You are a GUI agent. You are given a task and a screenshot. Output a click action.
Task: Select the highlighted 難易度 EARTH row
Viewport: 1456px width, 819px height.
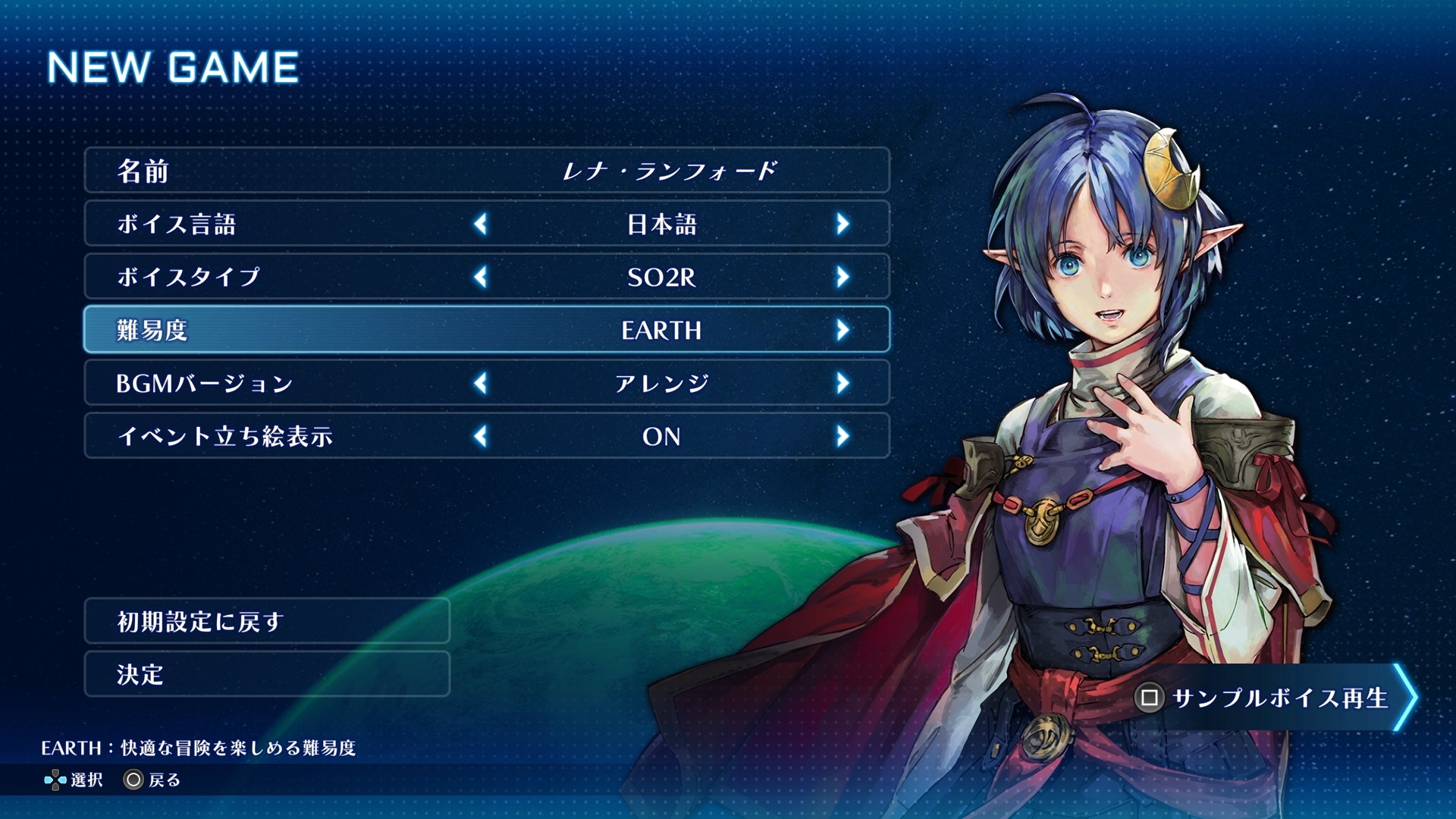tap(486, 330)
